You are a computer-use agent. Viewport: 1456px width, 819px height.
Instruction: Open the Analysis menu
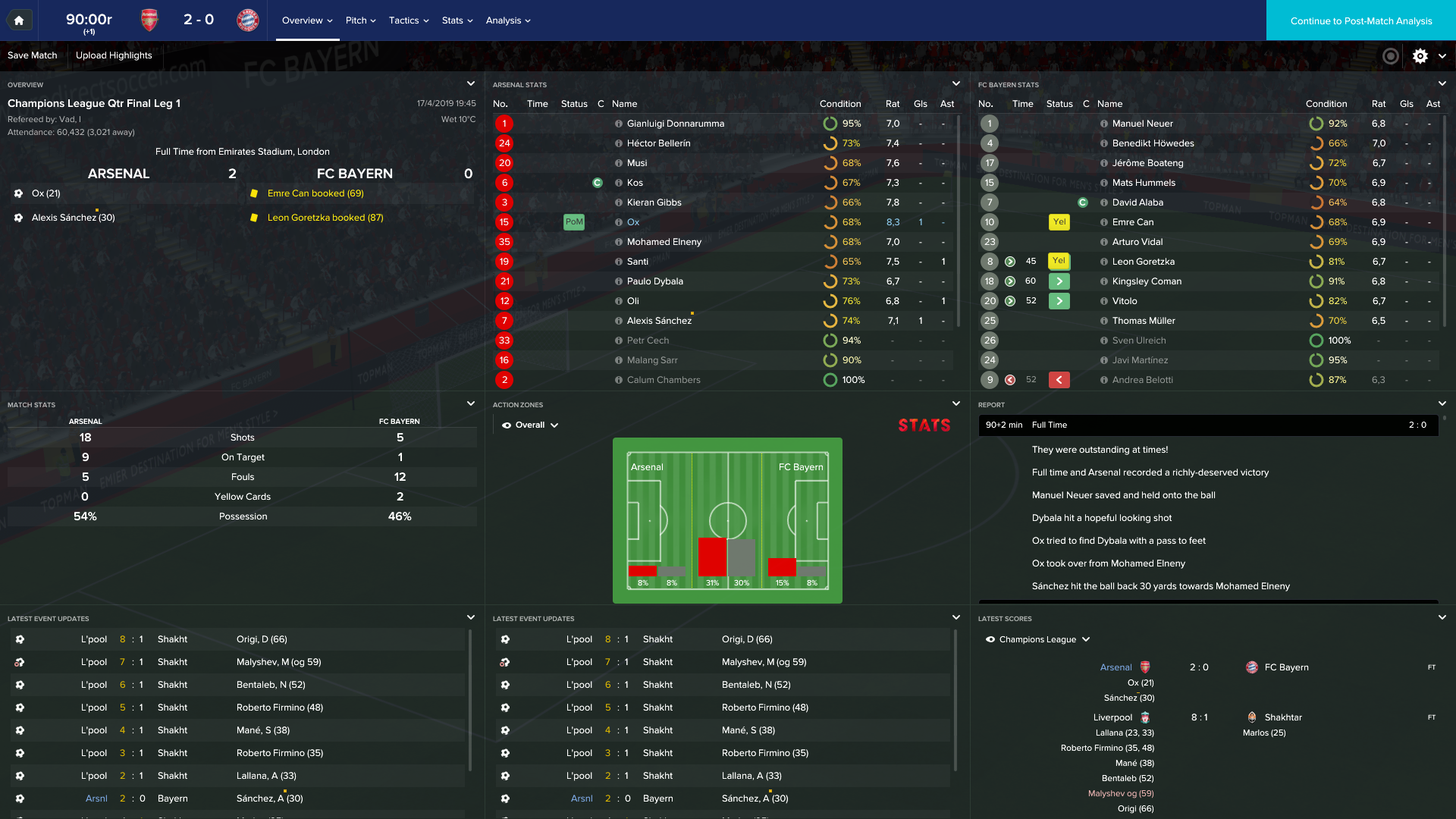click(x=508, y=20)
